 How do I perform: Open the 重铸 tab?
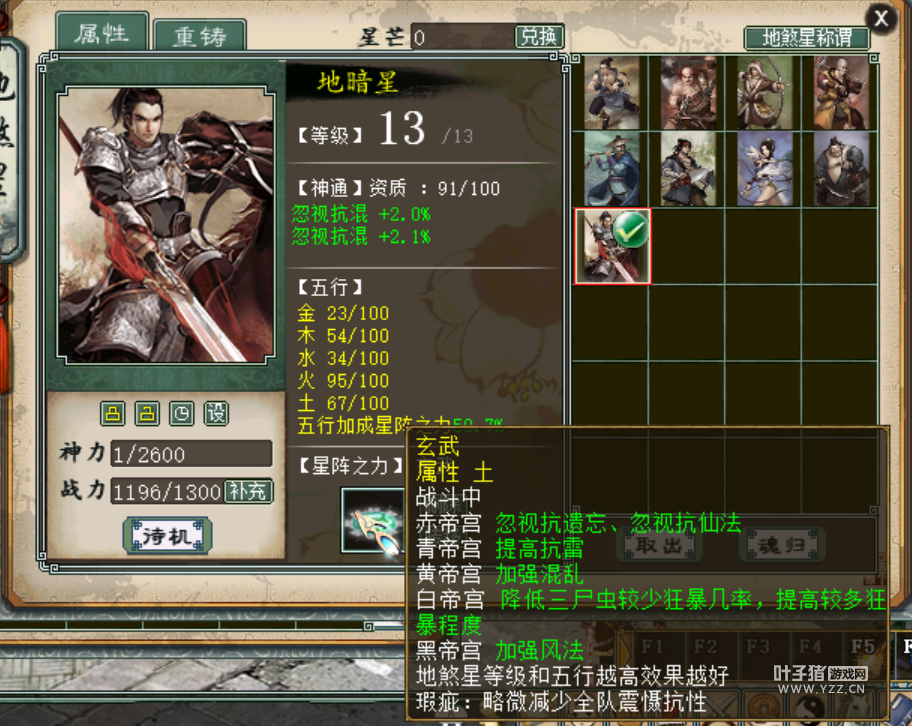coord(200,36)
